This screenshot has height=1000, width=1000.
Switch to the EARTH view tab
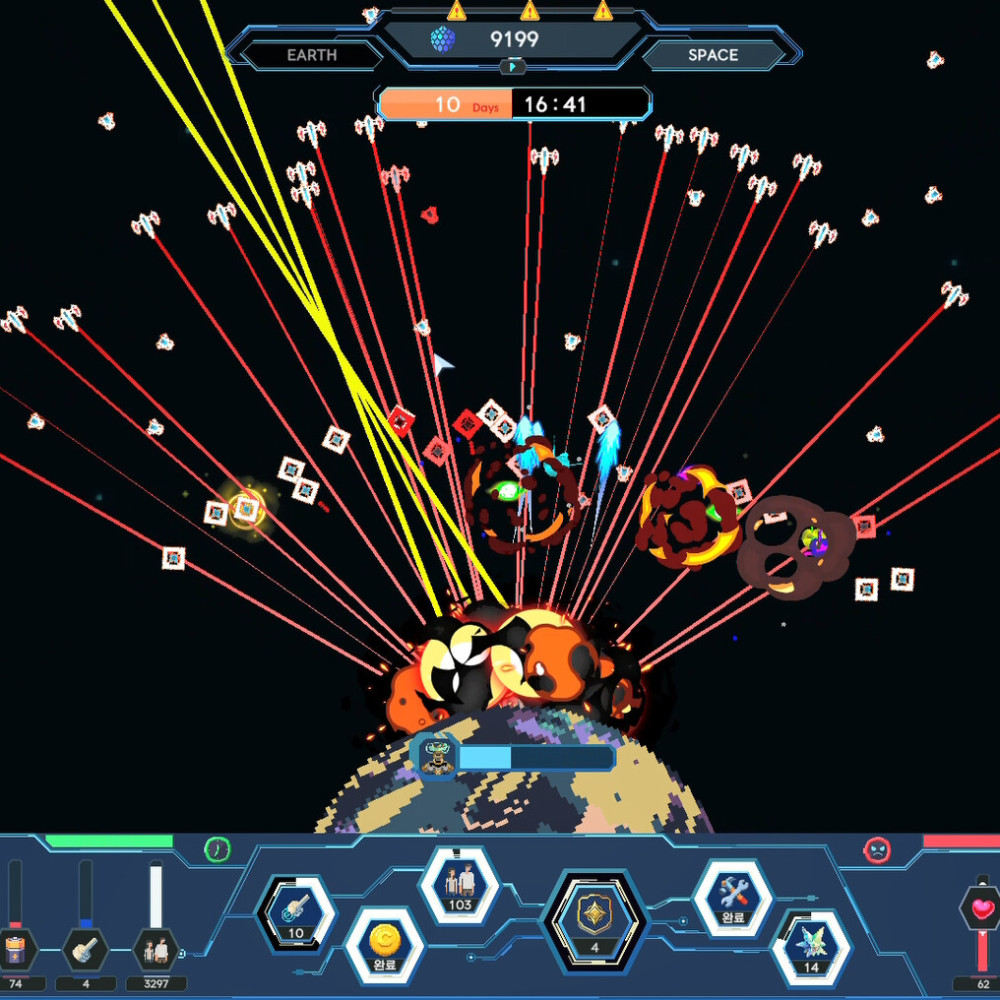pos(312,55)
